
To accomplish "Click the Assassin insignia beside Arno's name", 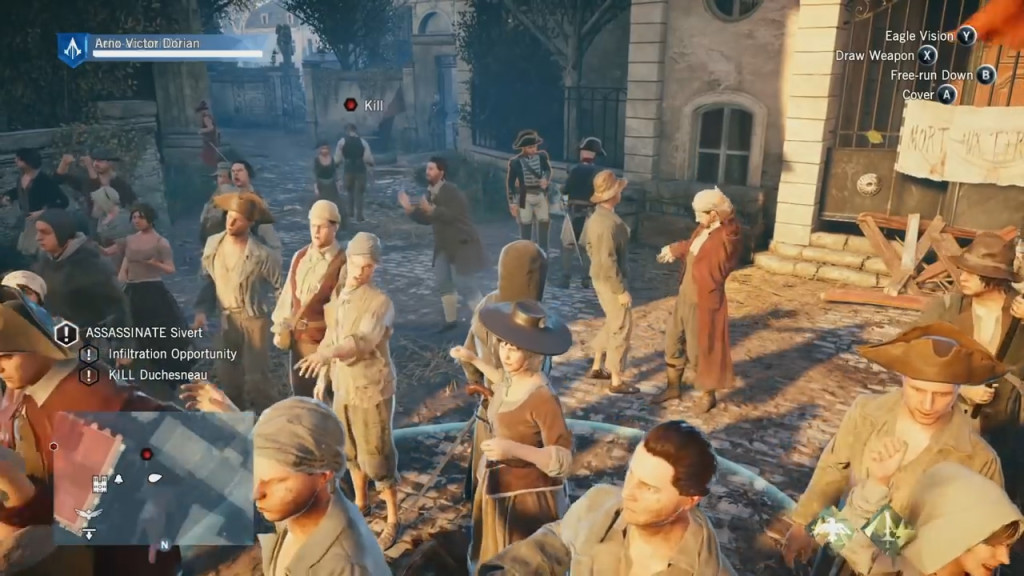I will [x=72, y=48].
